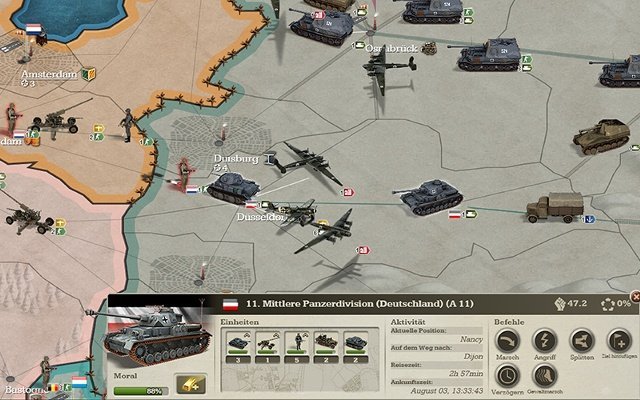The height and width of the screenshot is (400, 640).
Task: Select the first tank unit slot in Einheiten
Action: coord(238,343)
